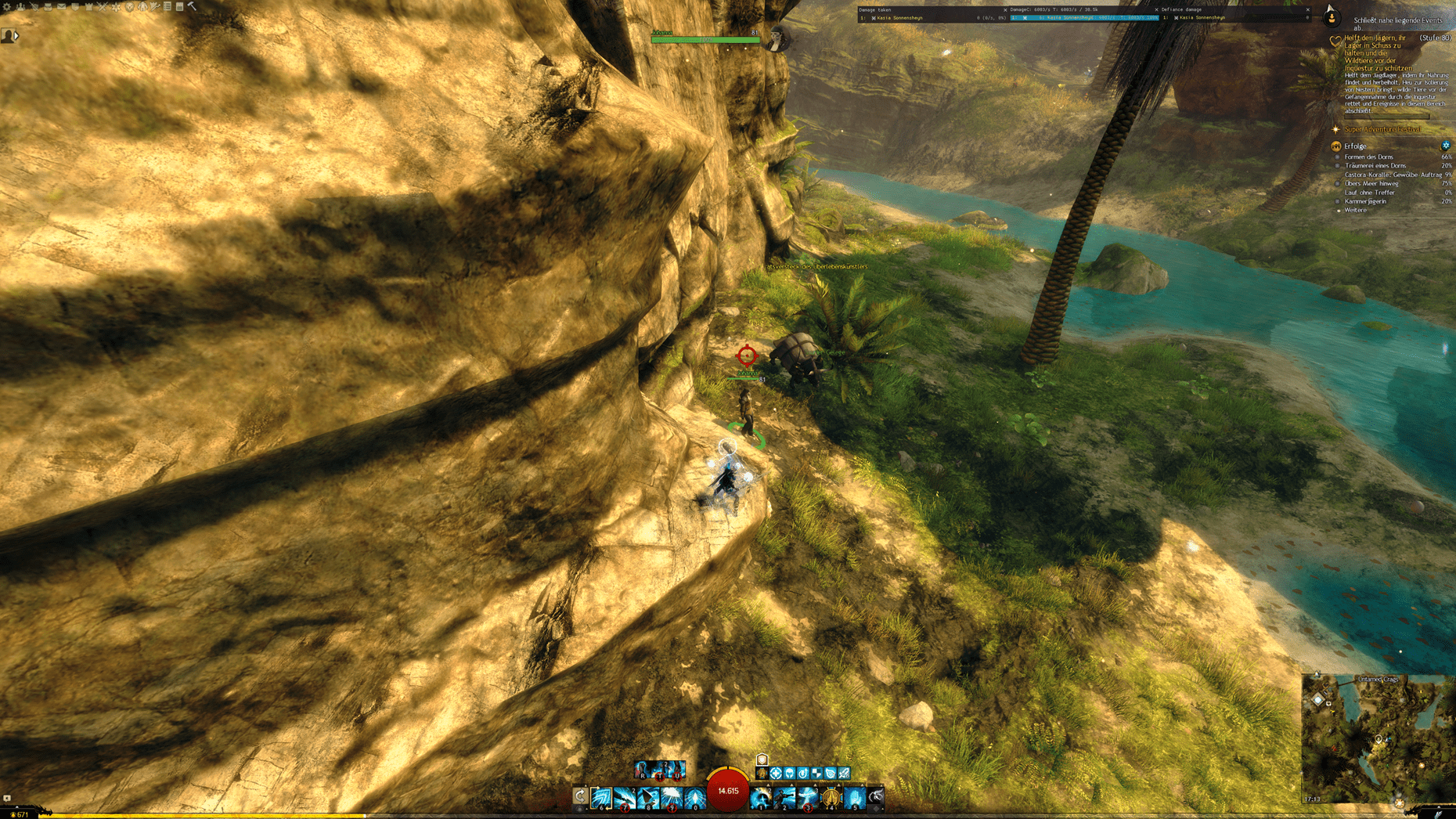Select the Formen des Dorns achievement
The width and height of the screenshot is (1456, 819).
1368,157
